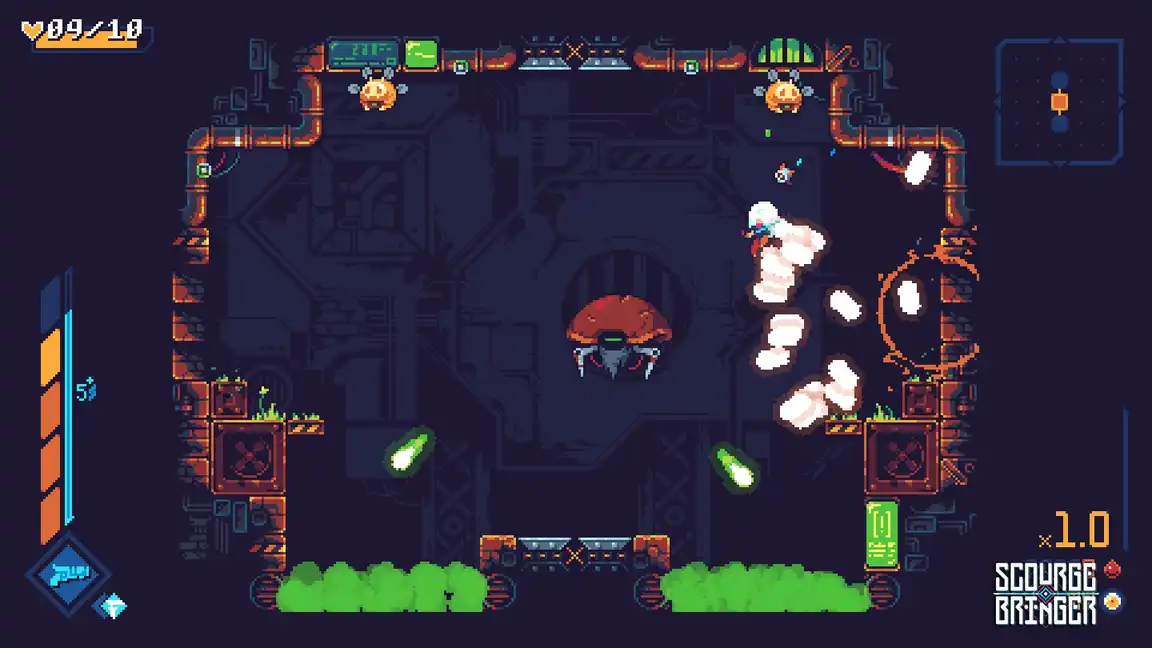1152x648 pixels.
Task: Click the small cyan diamond icon
Action: click(114, 606)
